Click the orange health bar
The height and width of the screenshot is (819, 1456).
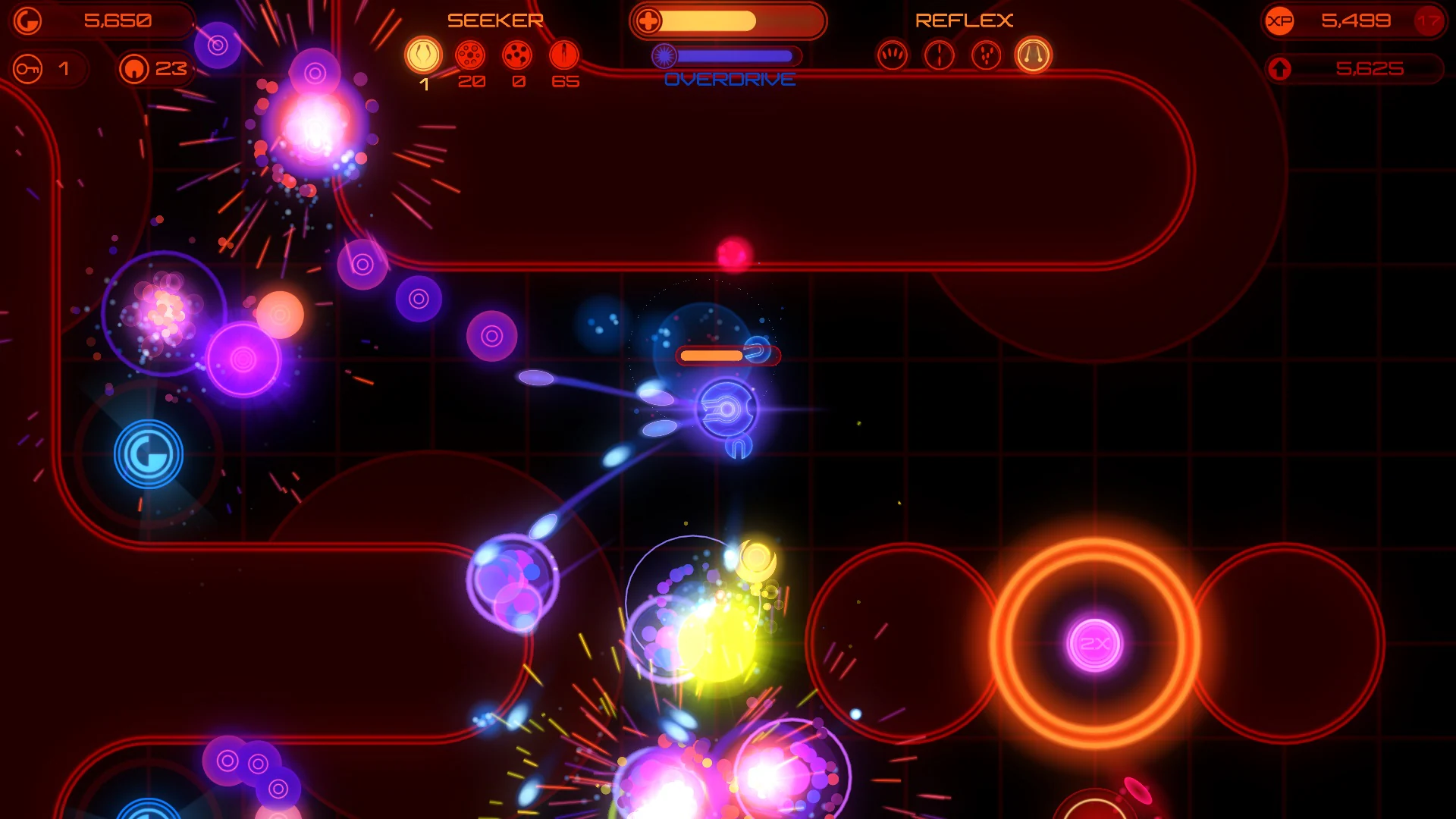coord(709,20)
